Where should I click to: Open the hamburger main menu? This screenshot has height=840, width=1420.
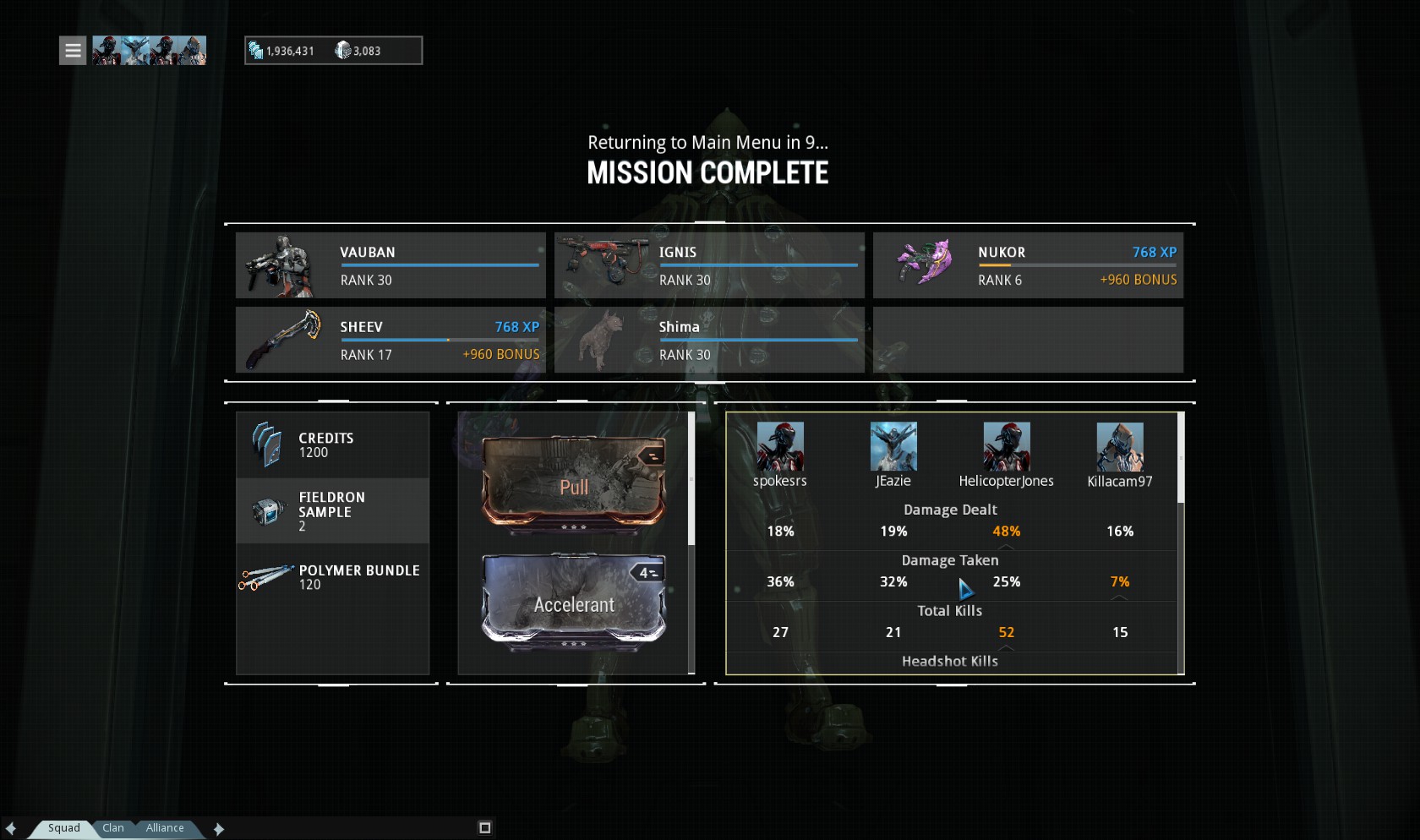(73, 51)
